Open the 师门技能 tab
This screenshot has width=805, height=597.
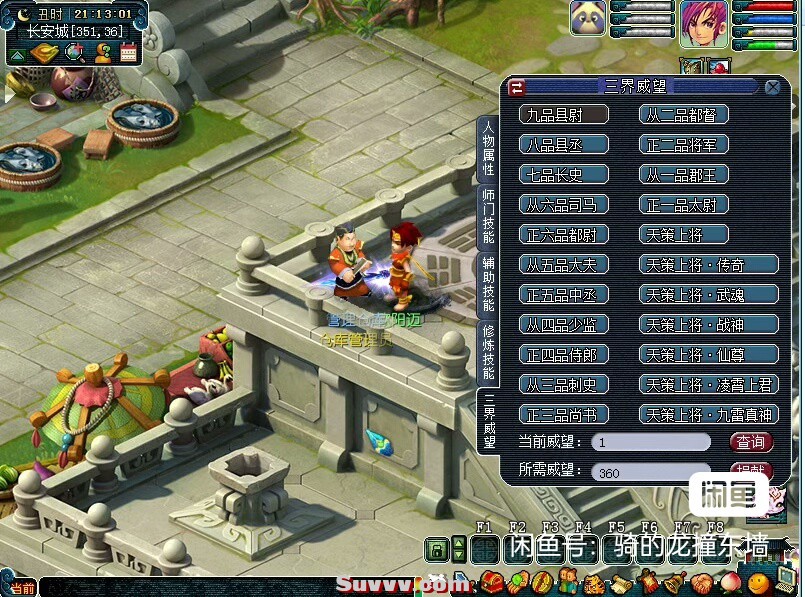tap(488, 216)
